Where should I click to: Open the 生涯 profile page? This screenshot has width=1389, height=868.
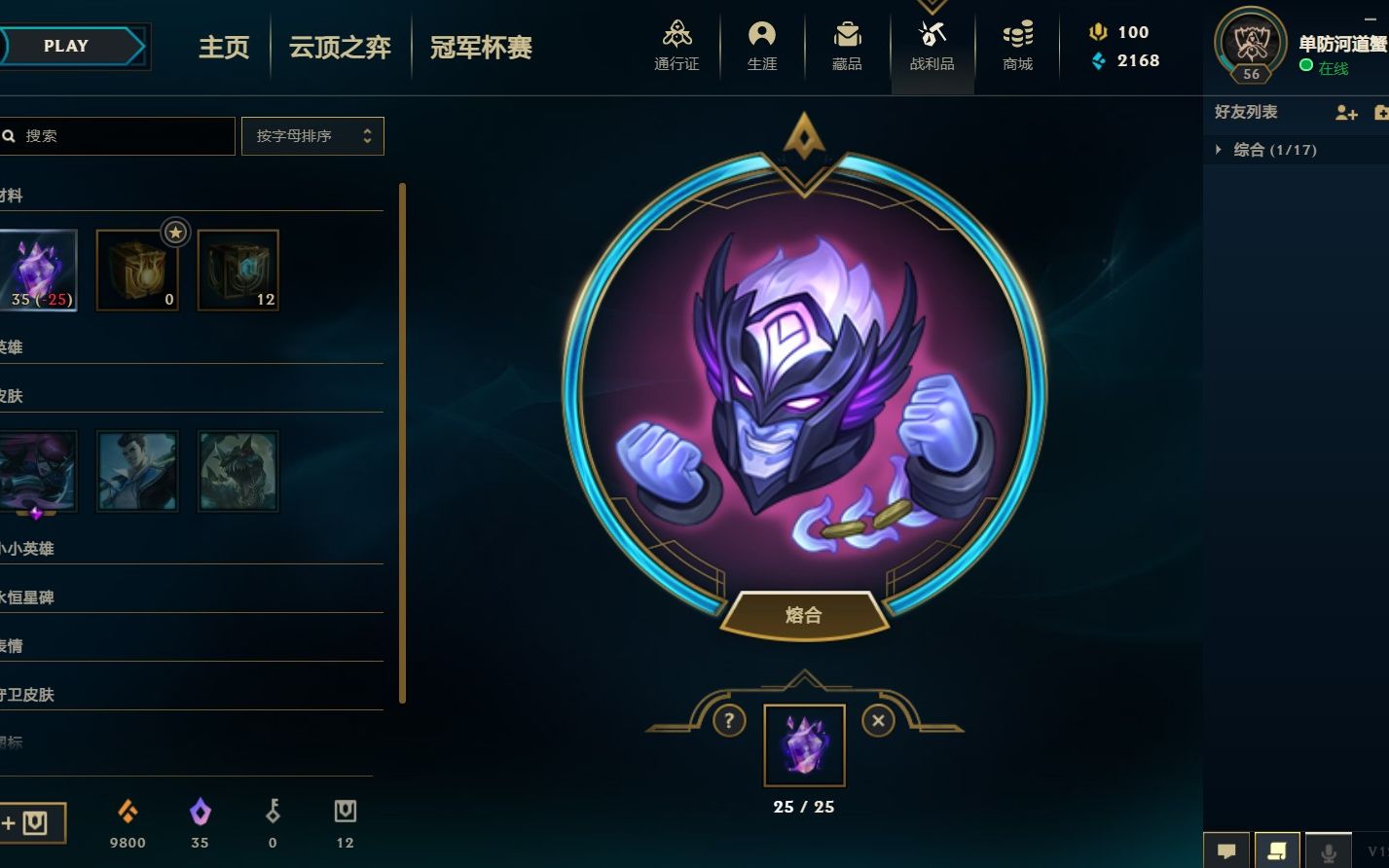coord(761,46)
